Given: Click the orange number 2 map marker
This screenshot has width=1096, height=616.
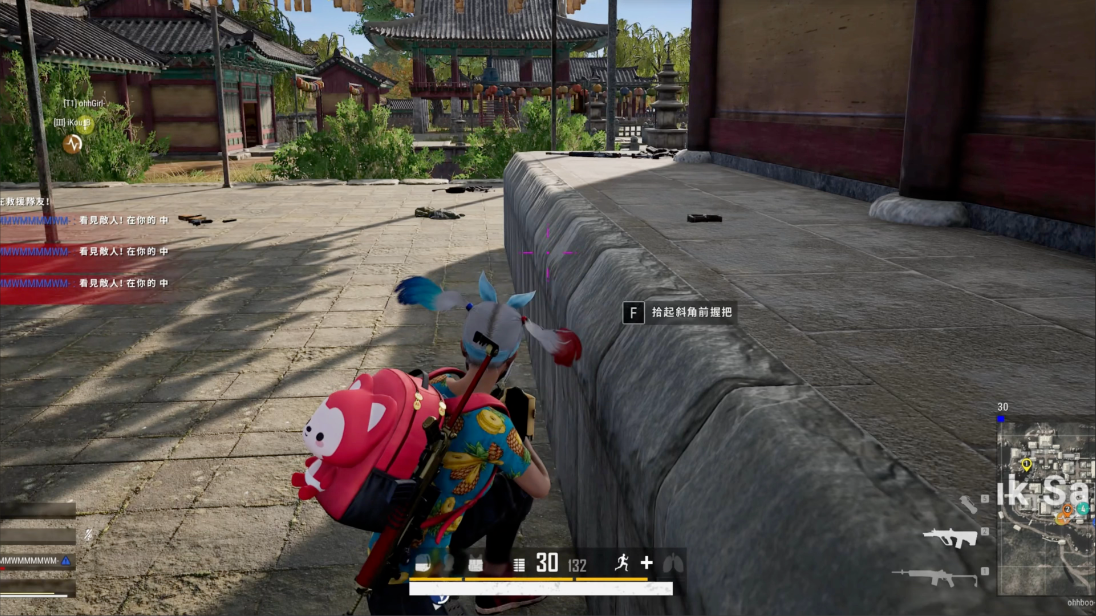Looking at the screenshot, I should point(1067,509).
